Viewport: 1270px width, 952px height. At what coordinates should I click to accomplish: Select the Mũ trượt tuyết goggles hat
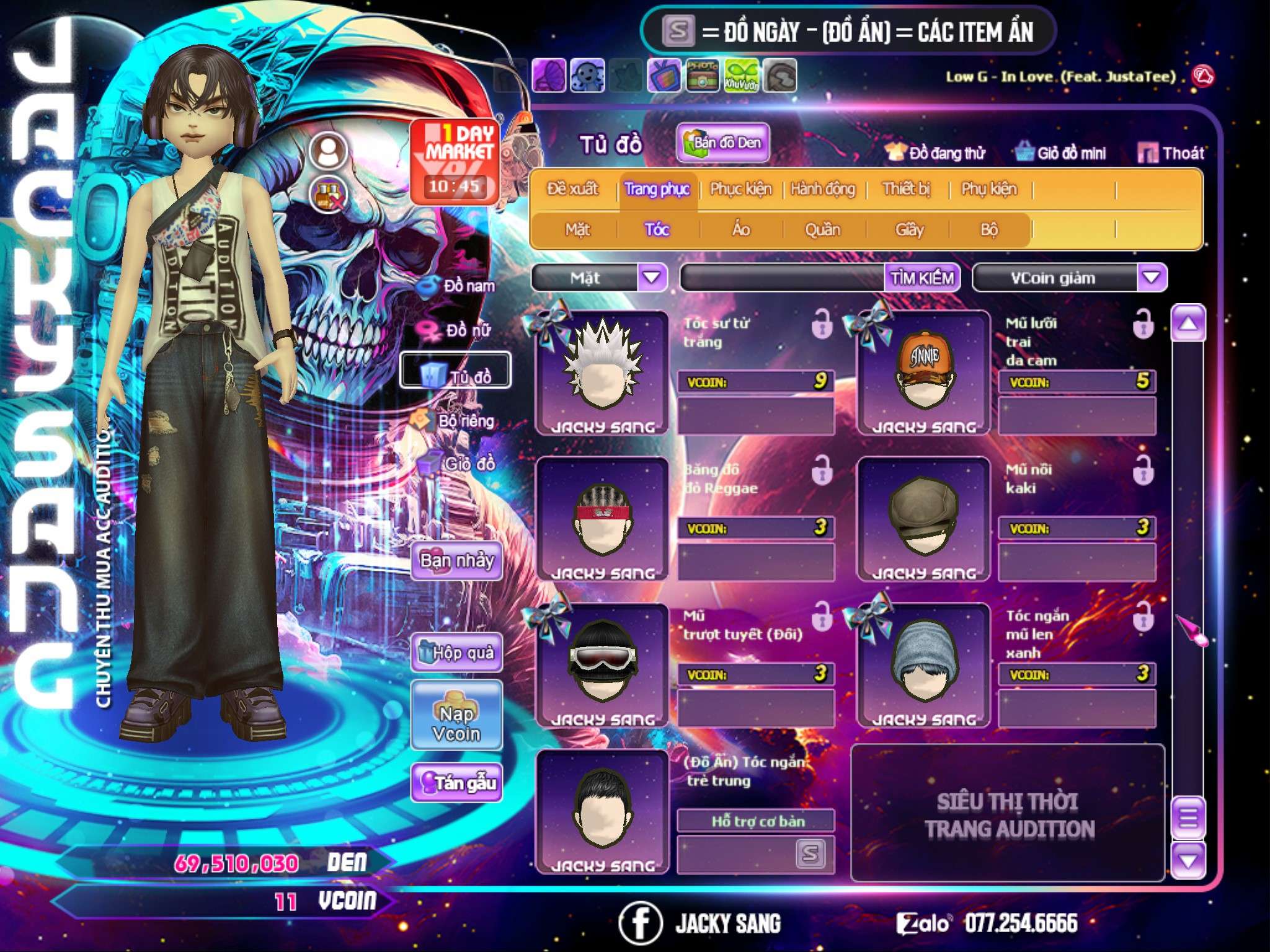click(x=602, y=664)
